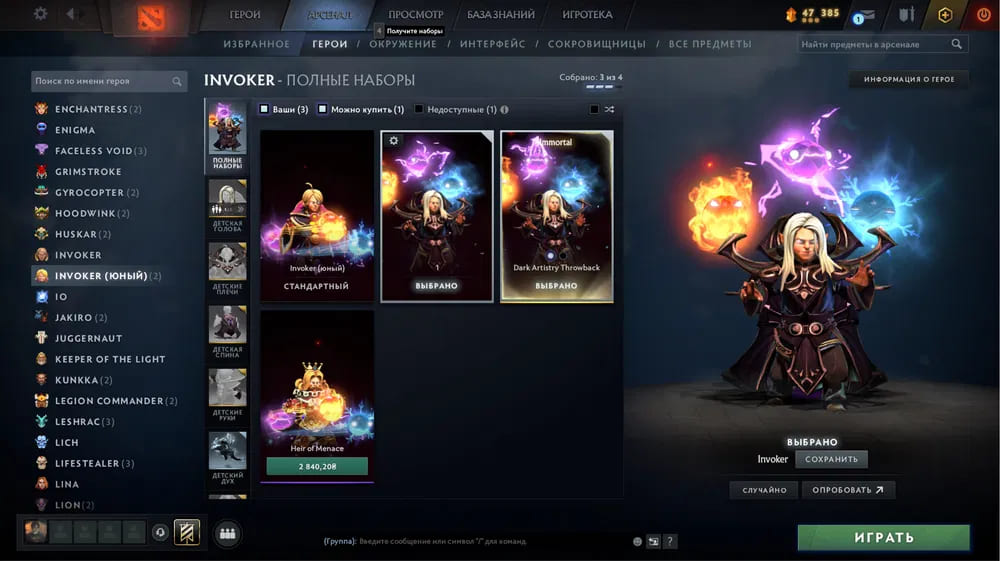
Task: Open the ОКРУЖЕНИЕ tab
Action: click(x=403, y=44)
